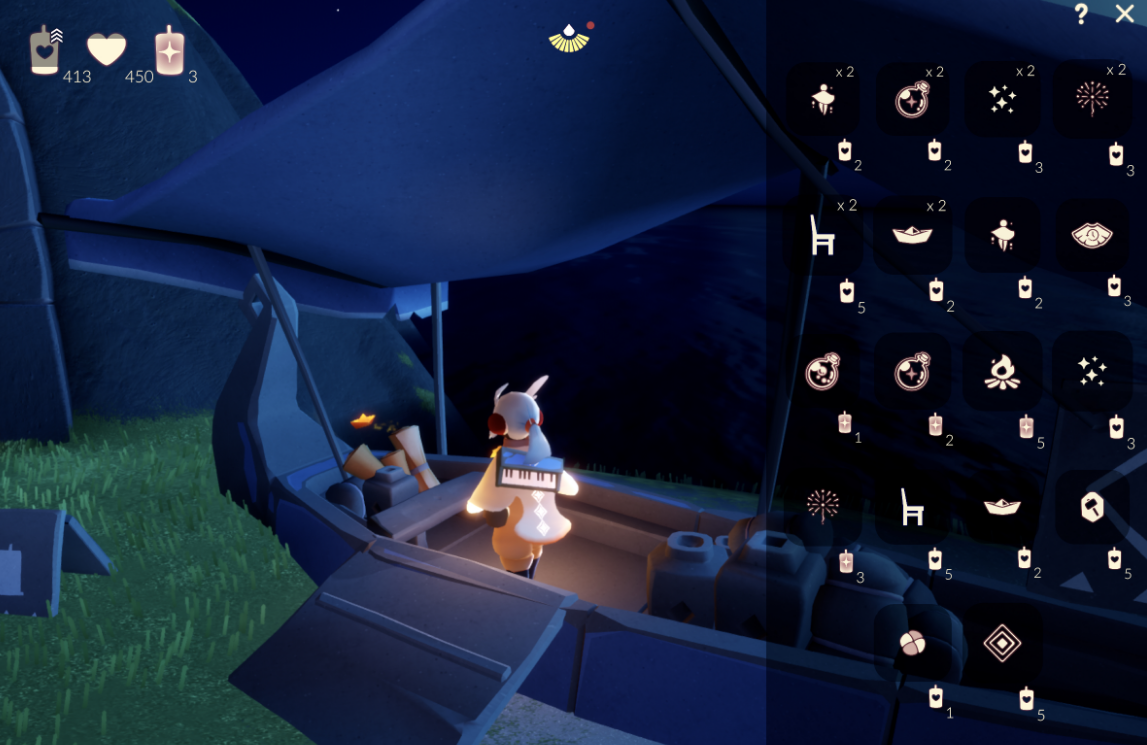
Task: Select the x2 paper boat bundle
Action: pyautogui.click(x=913, y=235)
